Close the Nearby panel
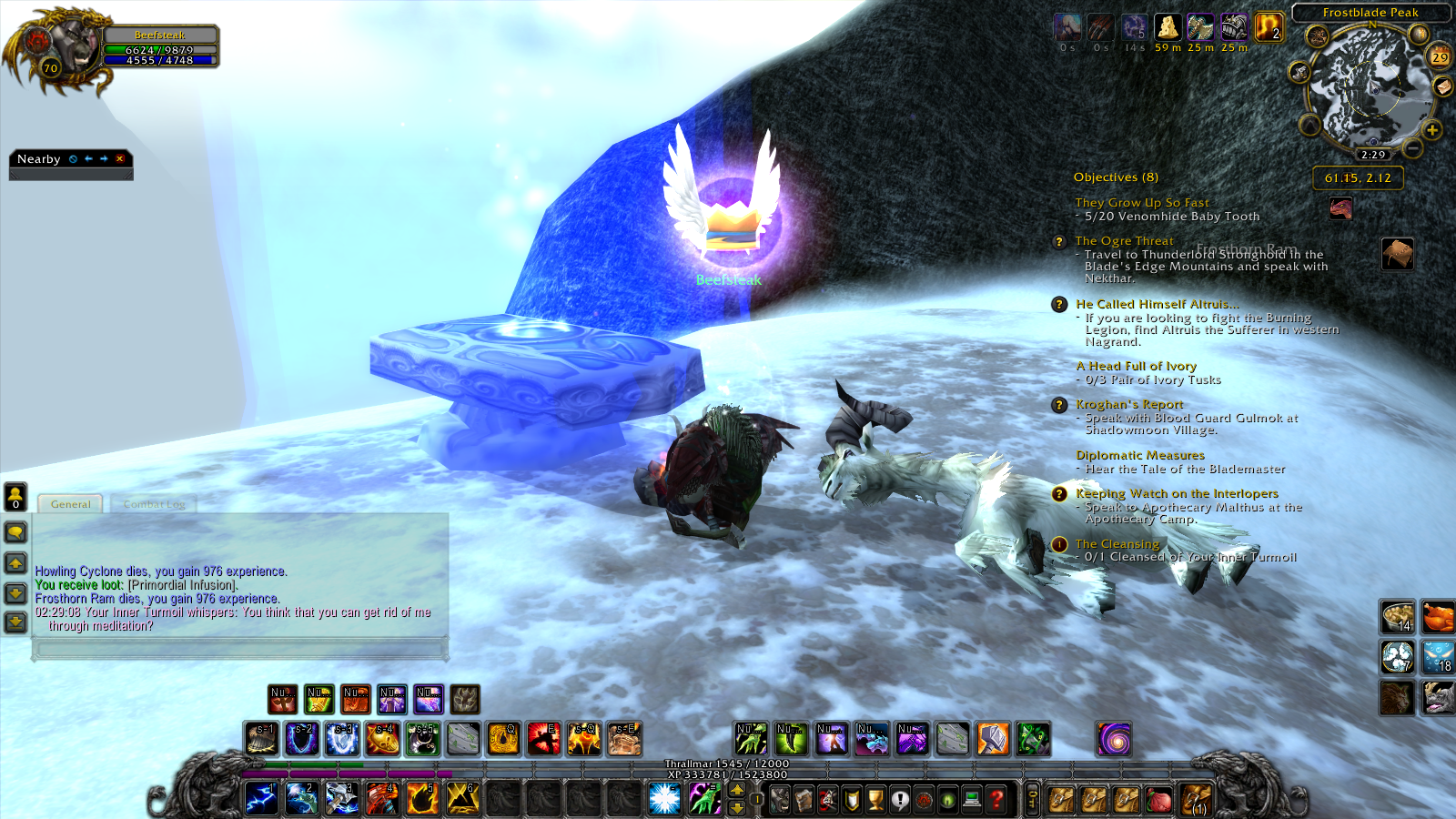 pyautogui.click(x=119, y=158)
